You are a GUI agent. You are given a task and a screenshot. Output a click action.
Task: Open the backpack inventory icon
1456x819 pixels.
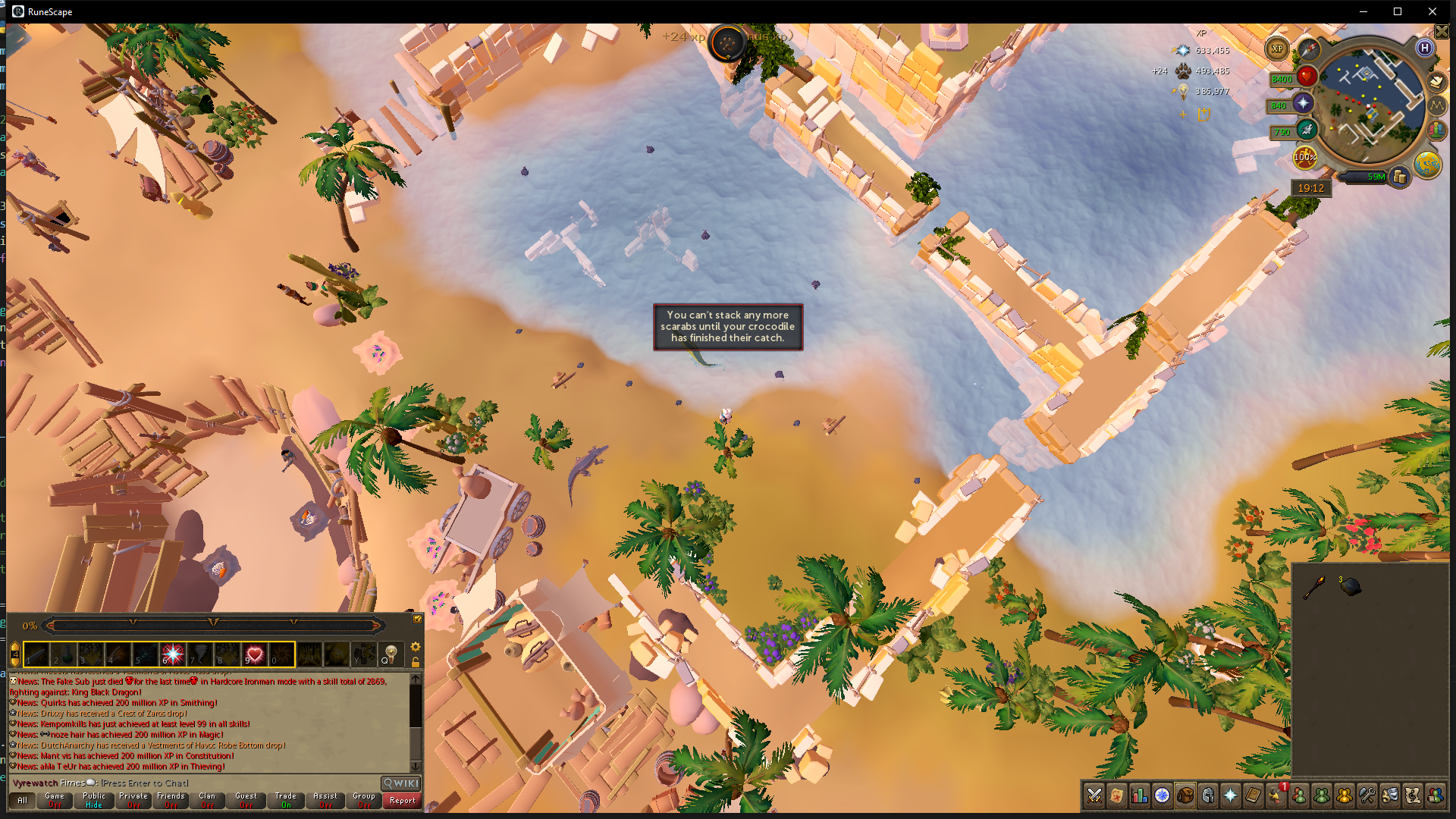point(1185,795)
